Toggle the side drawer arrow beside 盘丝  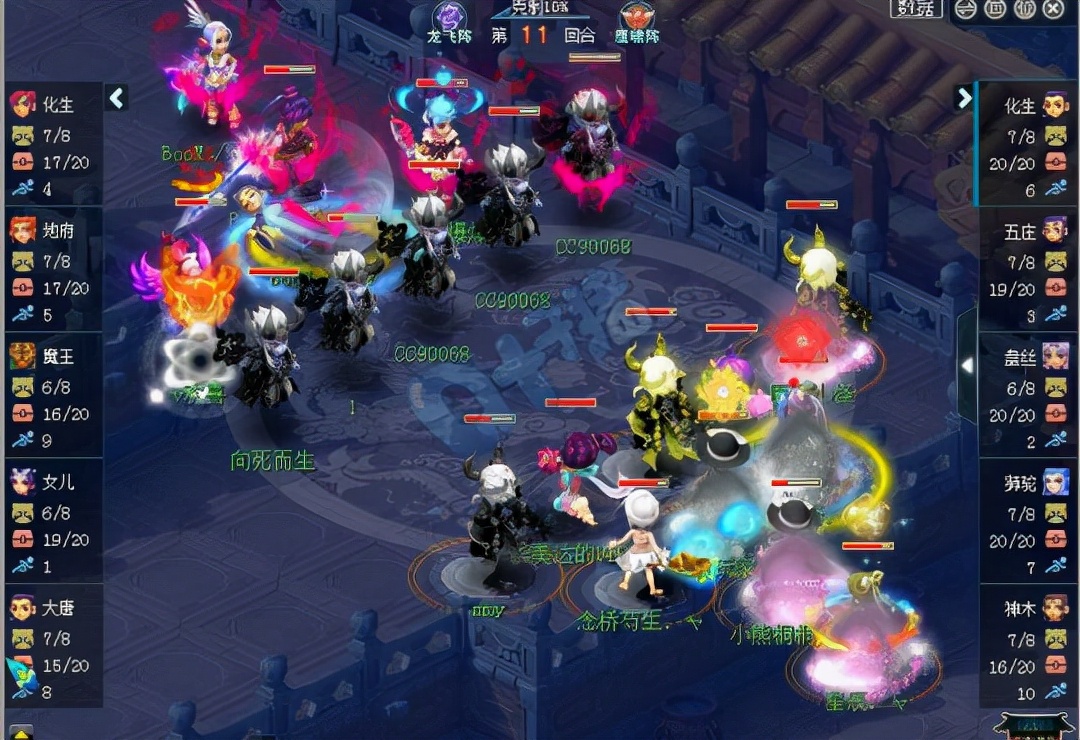tap(967, 365)
